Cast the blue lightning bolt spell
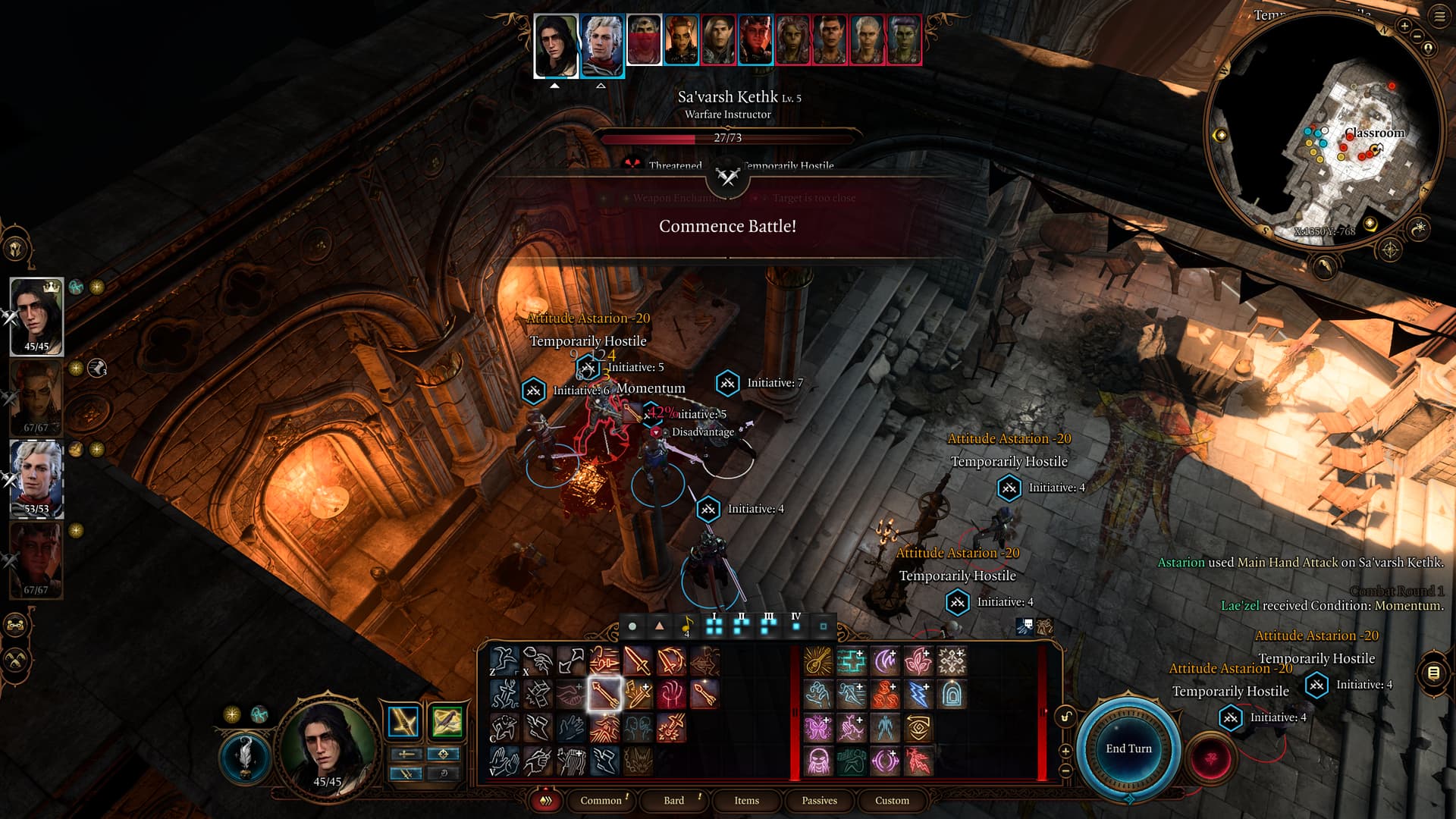 click(918, 694)
